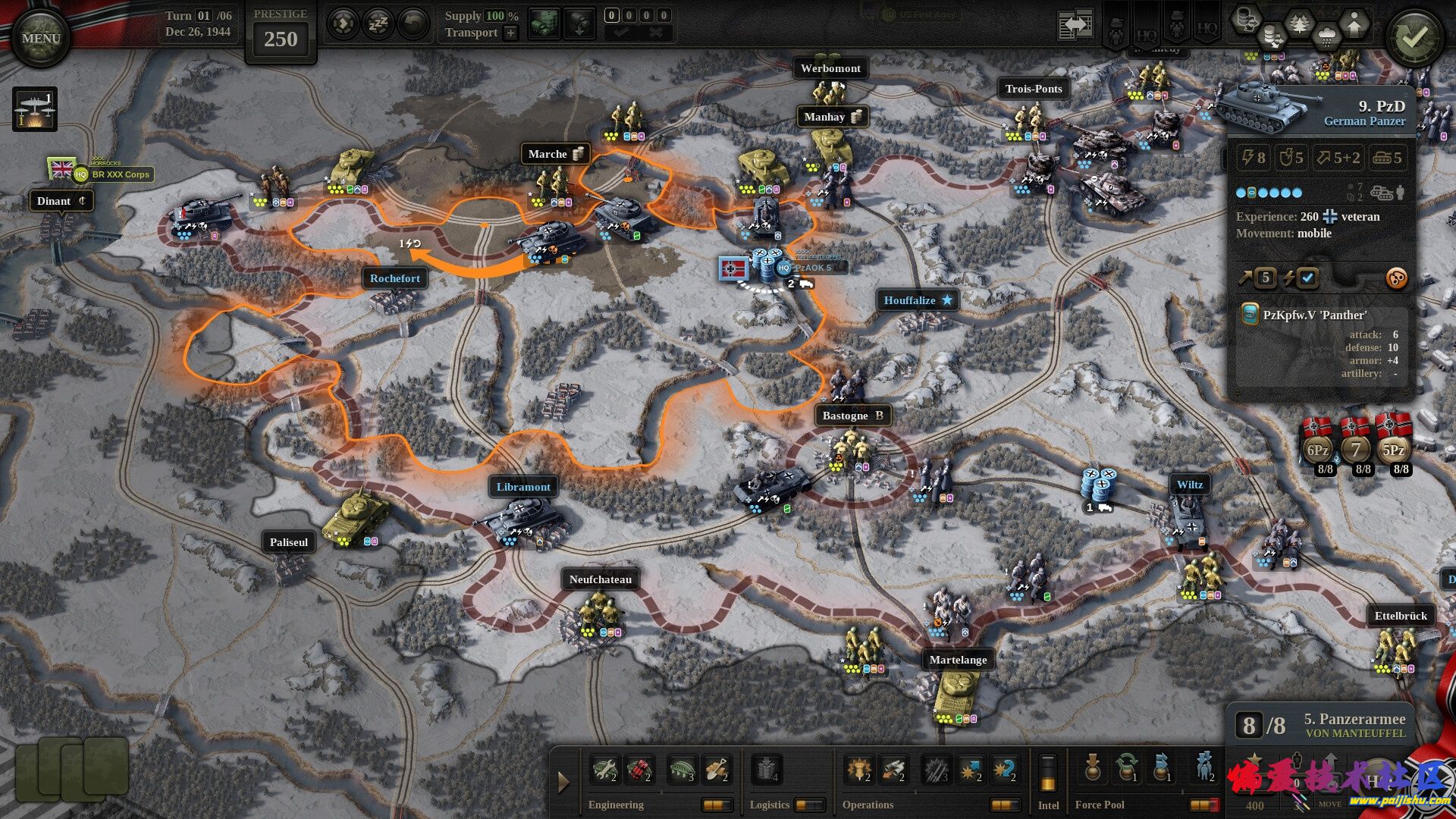Select the 6Pz corps badge
Viewport: 1456px width, 819px height.
[x=1318, y=449]
